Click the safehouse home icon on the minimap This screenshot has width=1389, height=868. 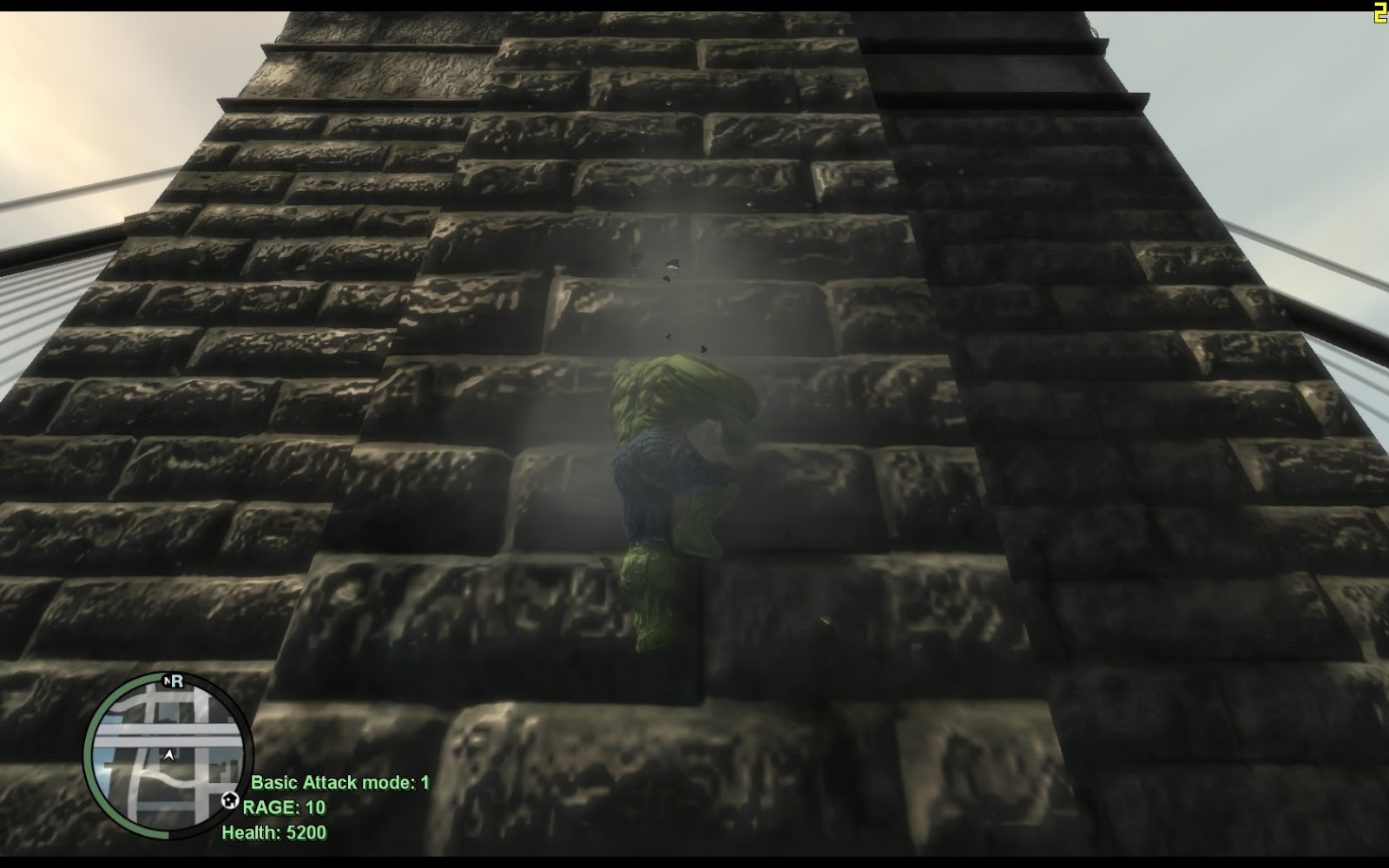[x=230, y=799]
